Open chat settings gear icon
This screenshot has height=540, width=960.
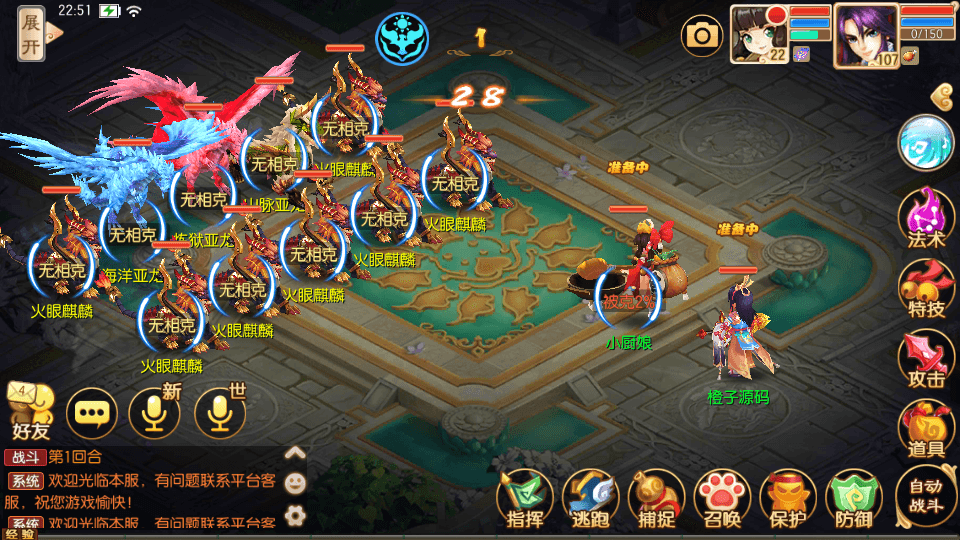coord(295,516)
